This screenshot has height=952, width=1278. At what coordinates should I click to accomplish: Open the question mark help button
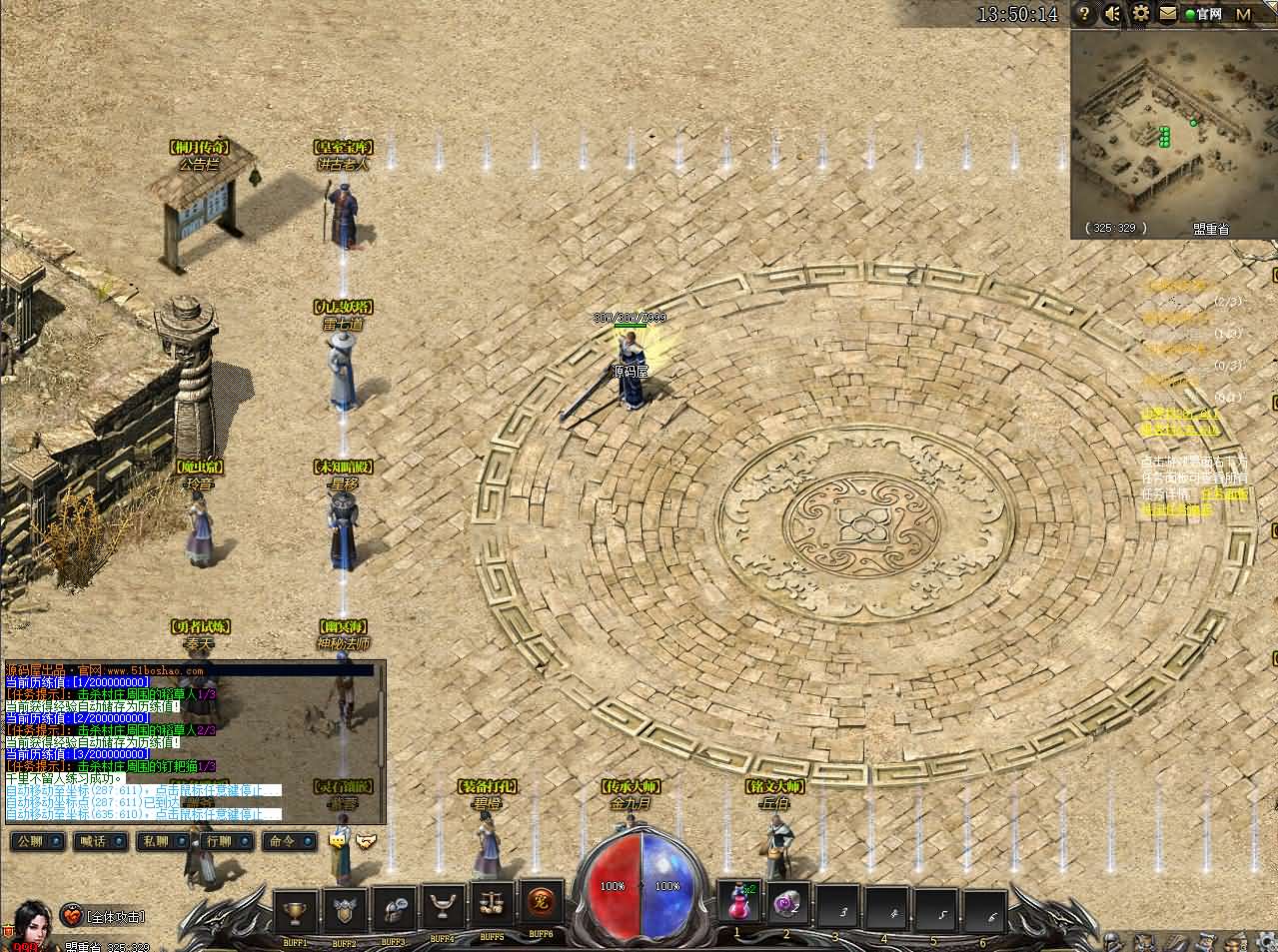click(1084, 14)
